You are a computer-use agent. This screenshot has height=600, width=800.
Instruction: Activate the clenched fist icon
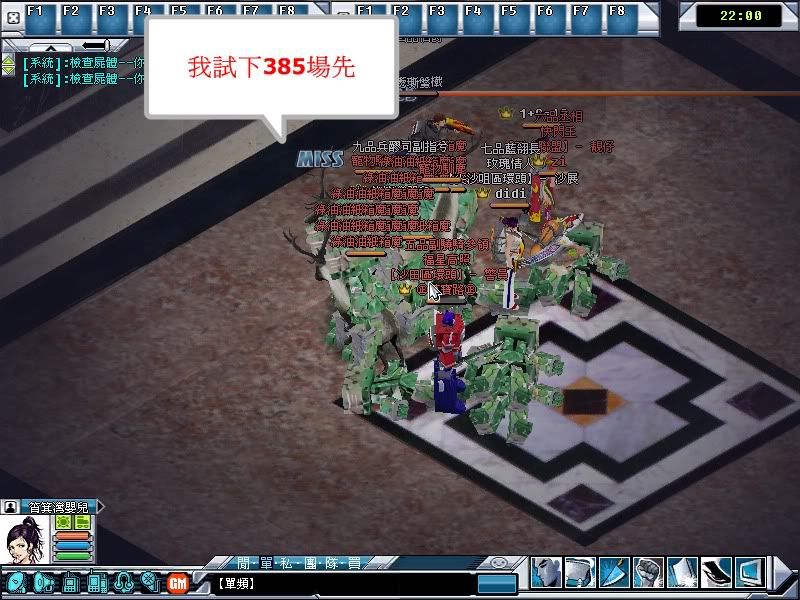[x=648, y=571]
